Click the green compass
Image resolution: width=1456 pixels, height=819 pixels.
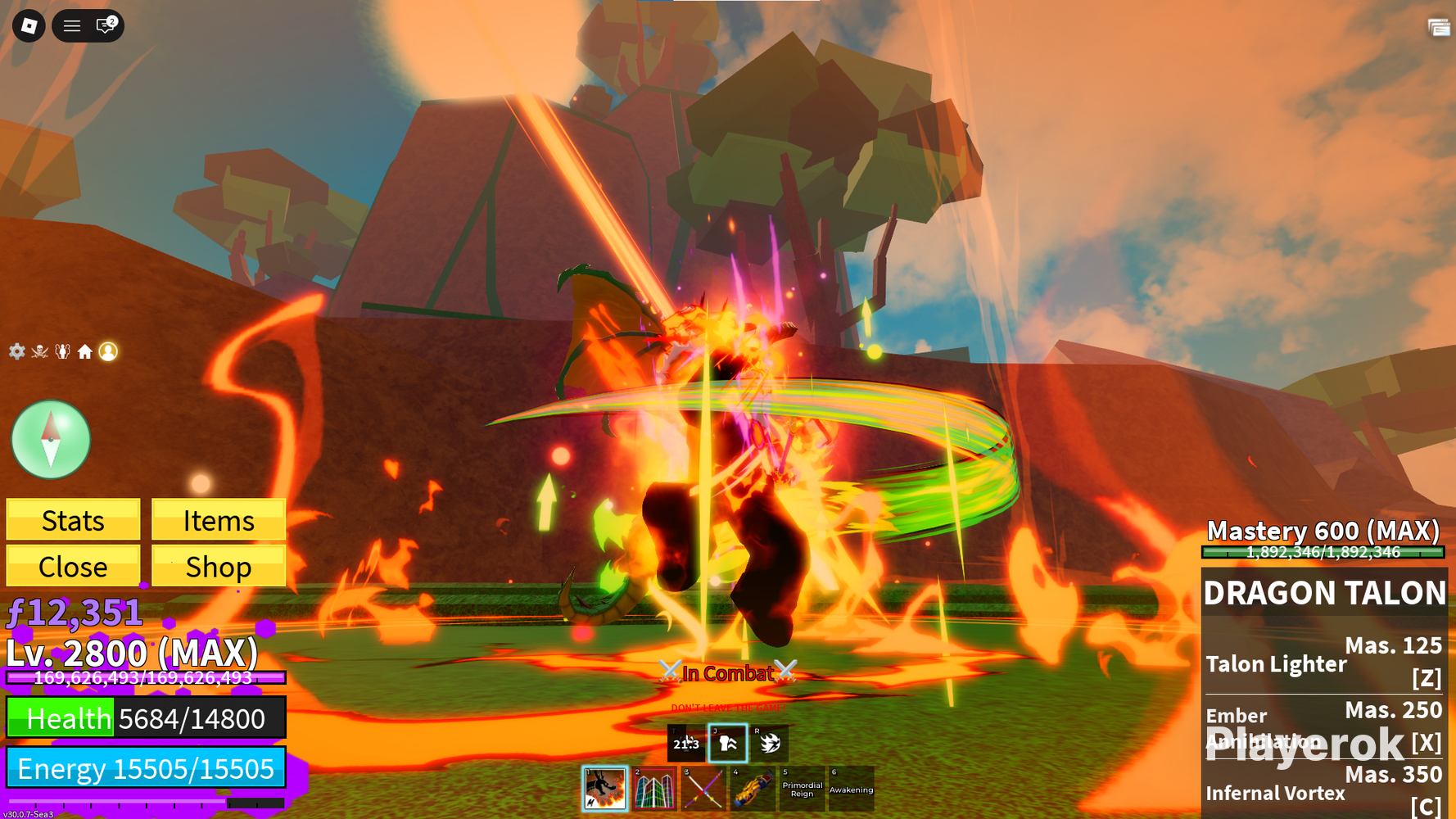point(51,440)
